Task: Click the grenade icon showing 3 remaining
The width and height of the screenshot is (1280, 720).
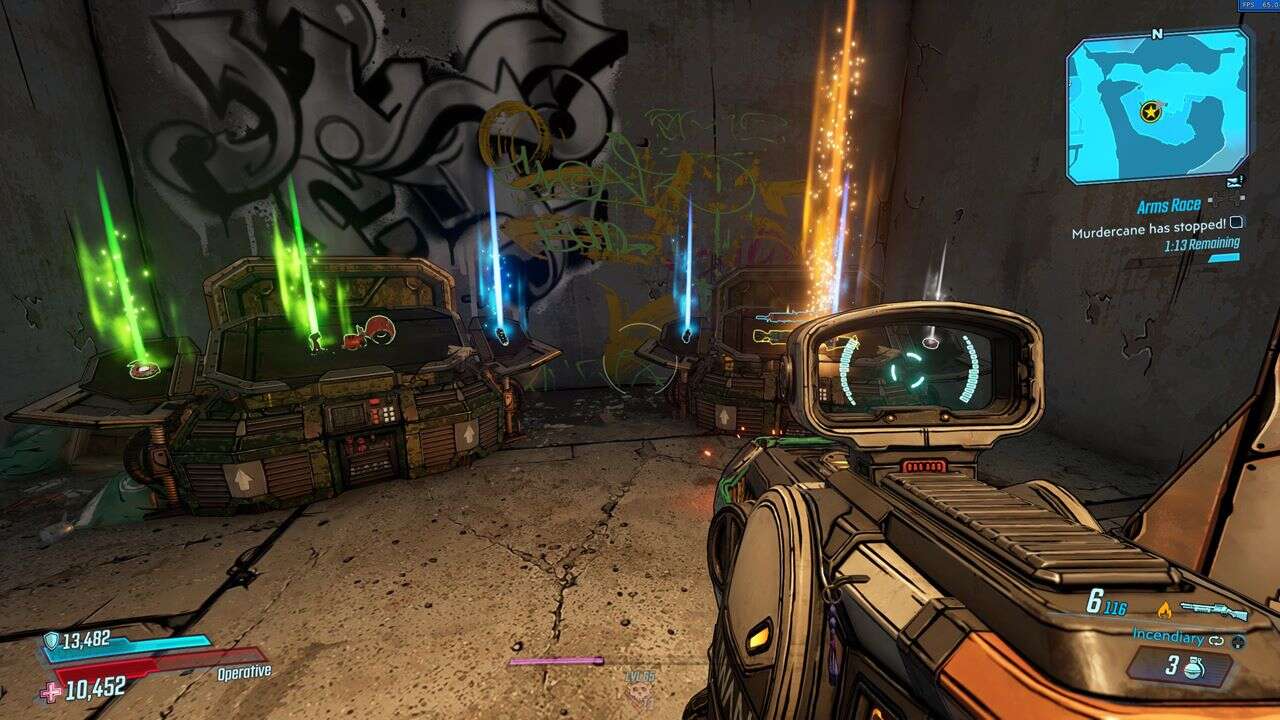Action: [x=1196, y=667]
